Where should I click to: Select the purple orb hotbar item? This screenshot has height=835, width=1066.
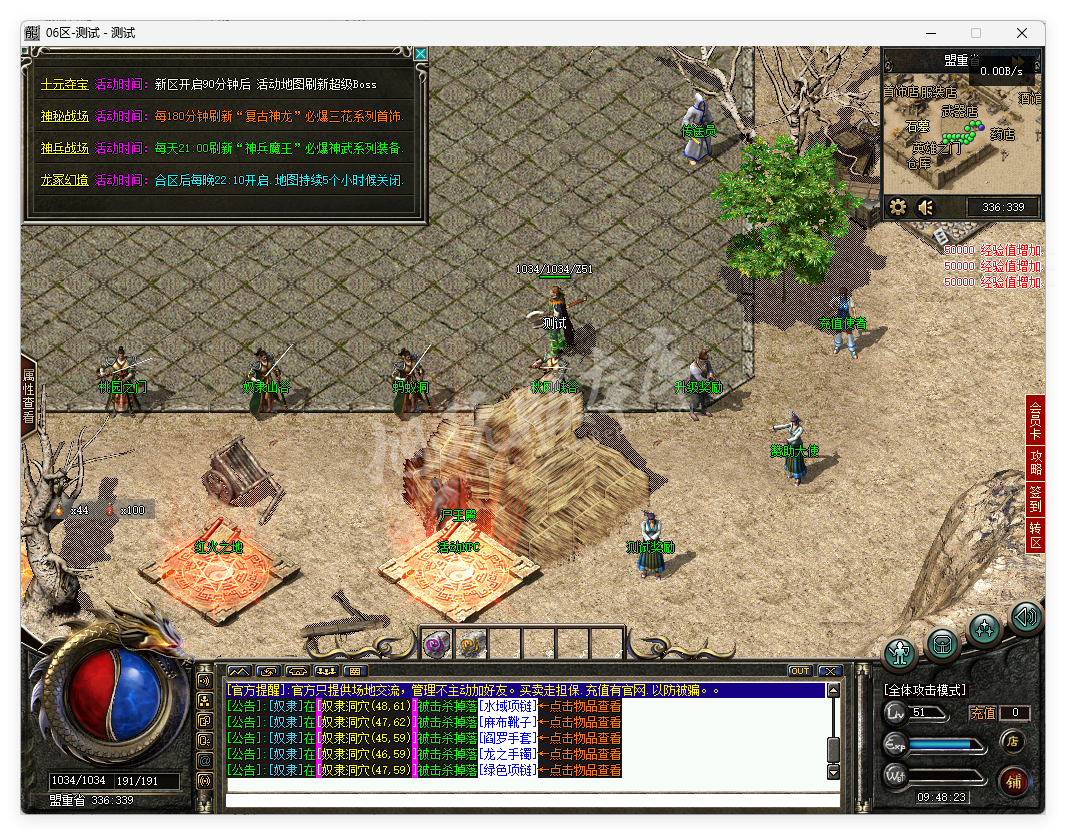point(437,644)
